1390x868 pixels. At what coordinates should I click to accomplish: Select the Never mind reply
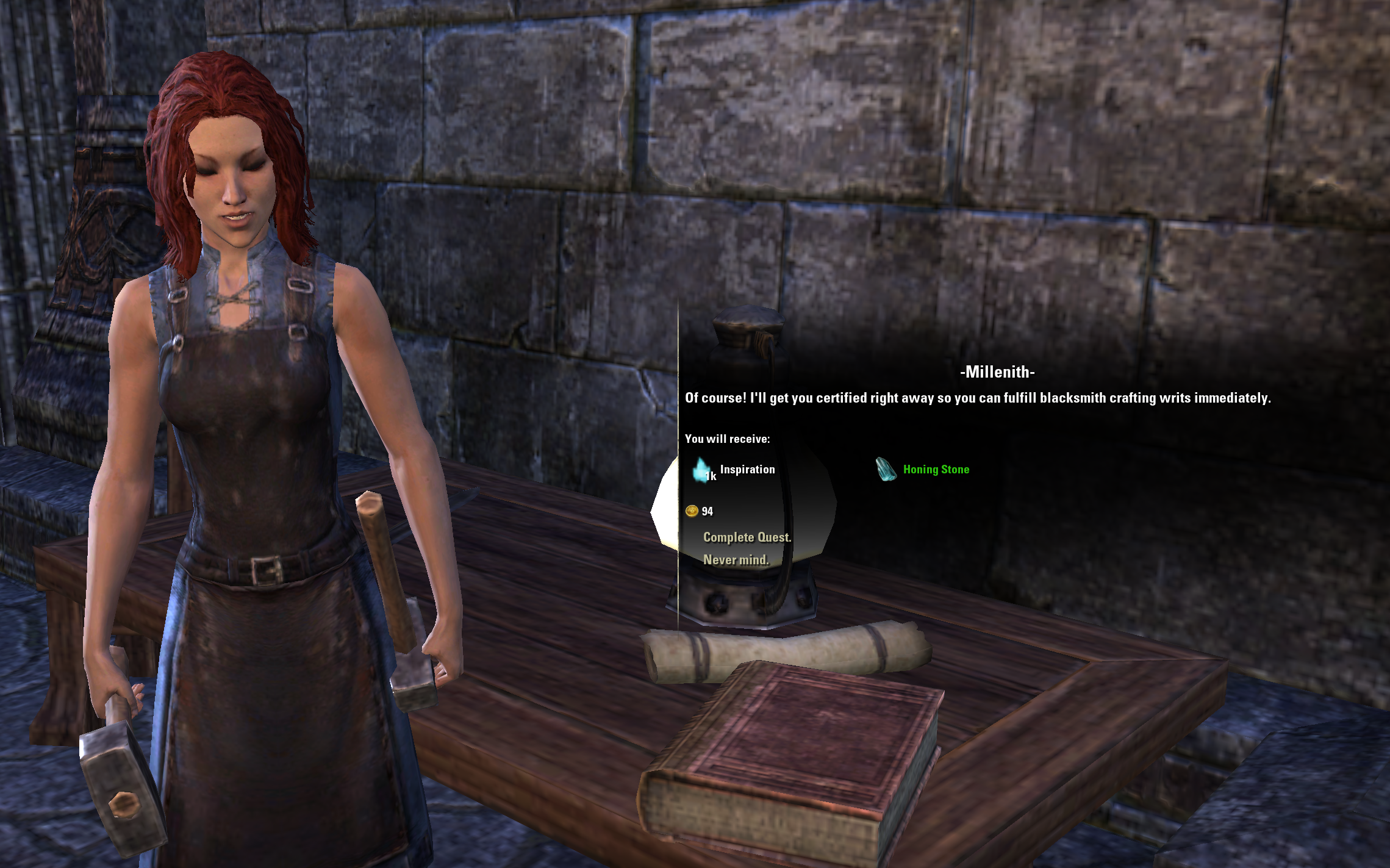[x=736, y=560]
